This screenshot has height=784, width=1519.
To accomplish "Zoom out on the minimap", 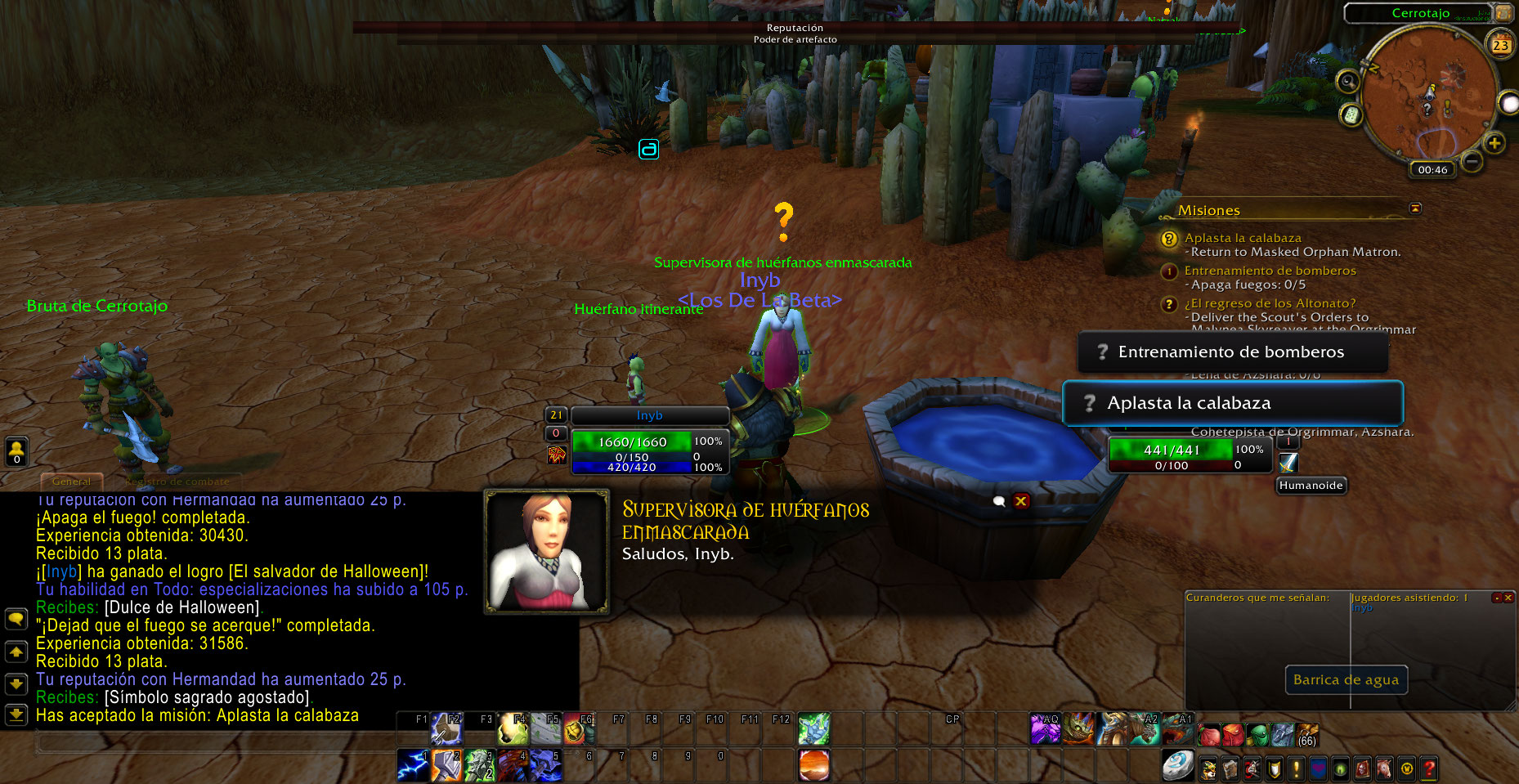I will point(1472,162).
